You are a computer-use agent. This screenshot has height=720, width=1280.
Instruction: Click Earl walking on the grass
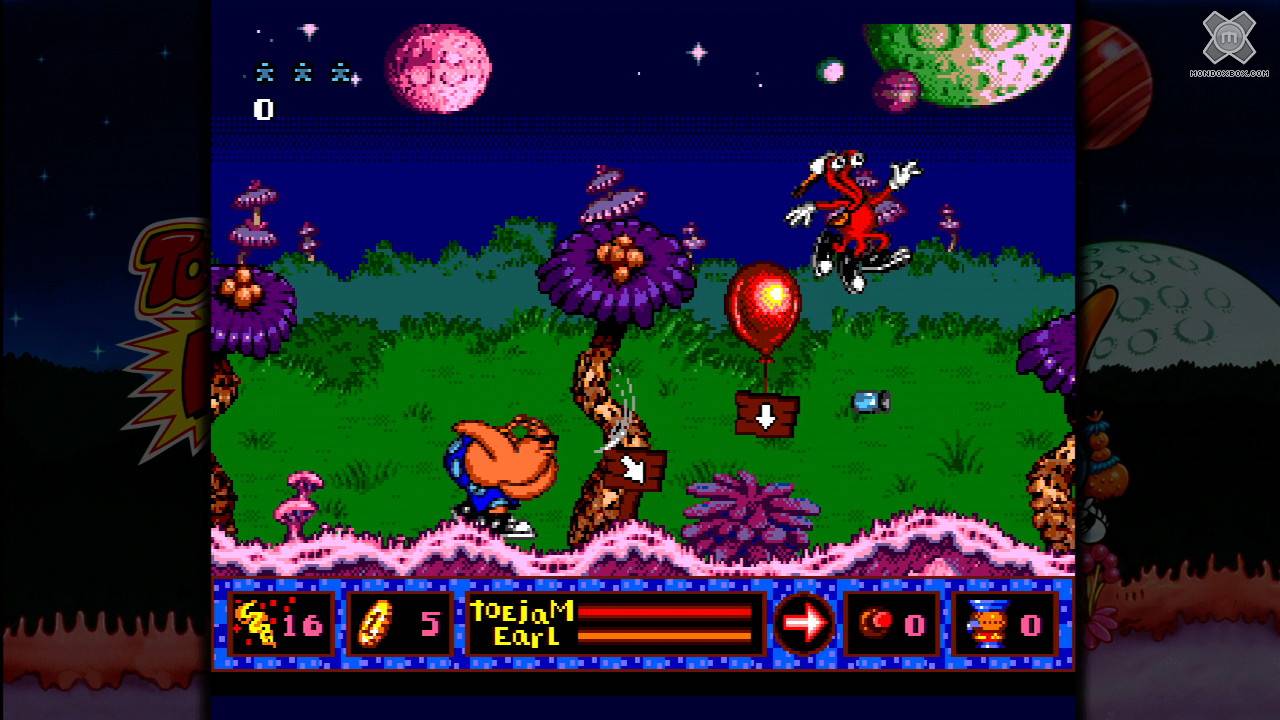500,465
